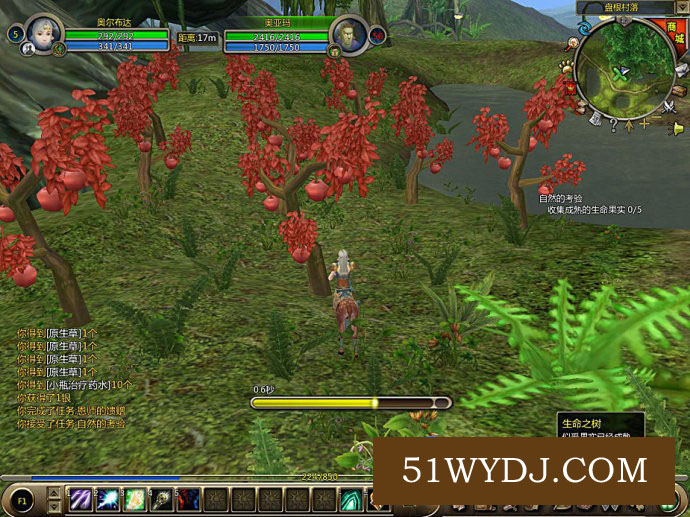This screenshot has width=690, height=517.
Task: Use the blue starburst skill in slot 2
Action: [x=106, y=499]
